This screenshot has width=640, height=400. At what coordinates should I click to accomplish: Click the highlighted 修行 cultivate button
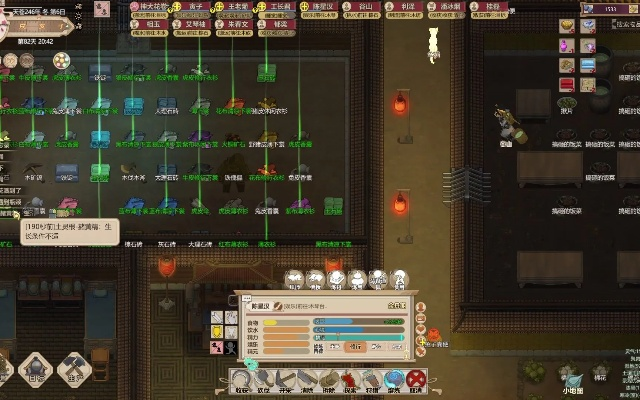click(x=355, y=346)
